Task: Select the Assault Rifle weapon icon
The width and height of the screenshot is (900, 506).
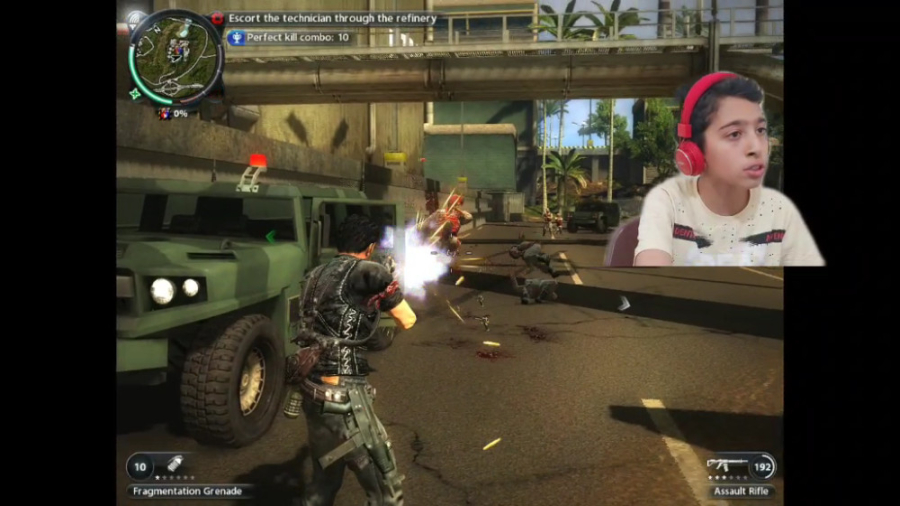Action: click(x=728, y=466)
